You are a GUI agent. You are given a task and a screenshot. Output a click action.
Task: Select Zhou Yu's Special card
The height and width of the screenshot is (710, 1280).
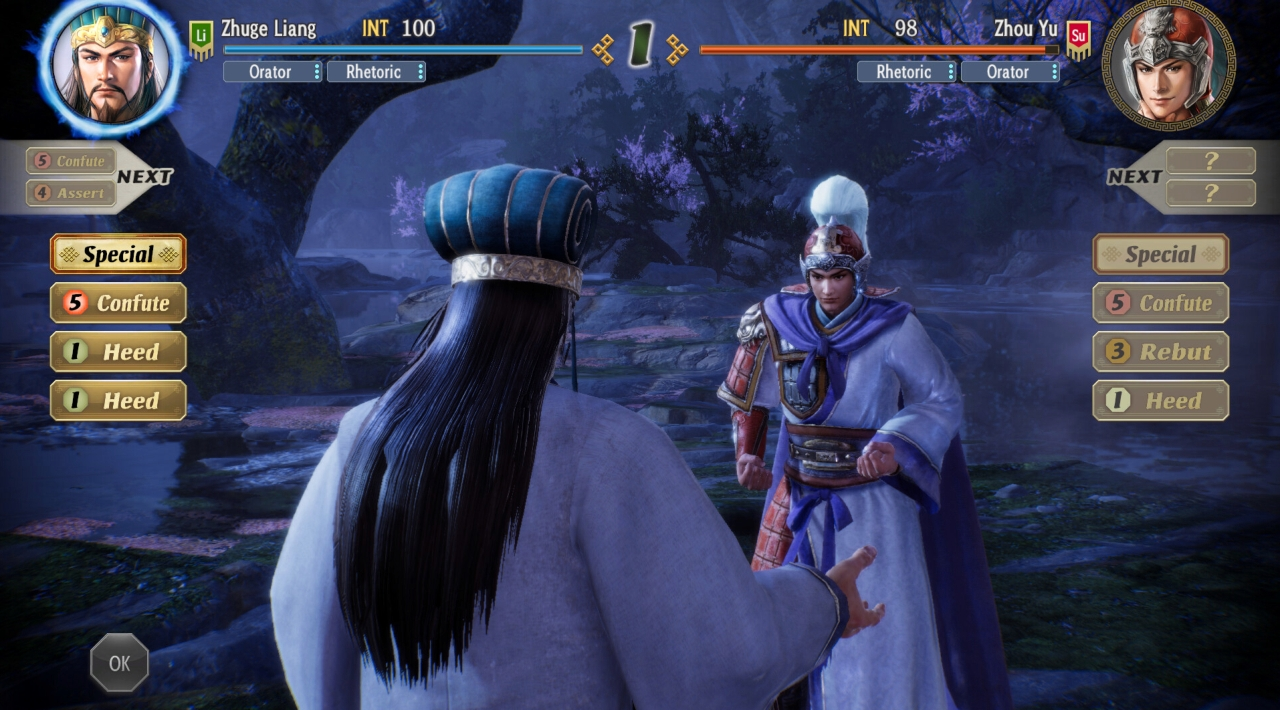click(1160, 254)
